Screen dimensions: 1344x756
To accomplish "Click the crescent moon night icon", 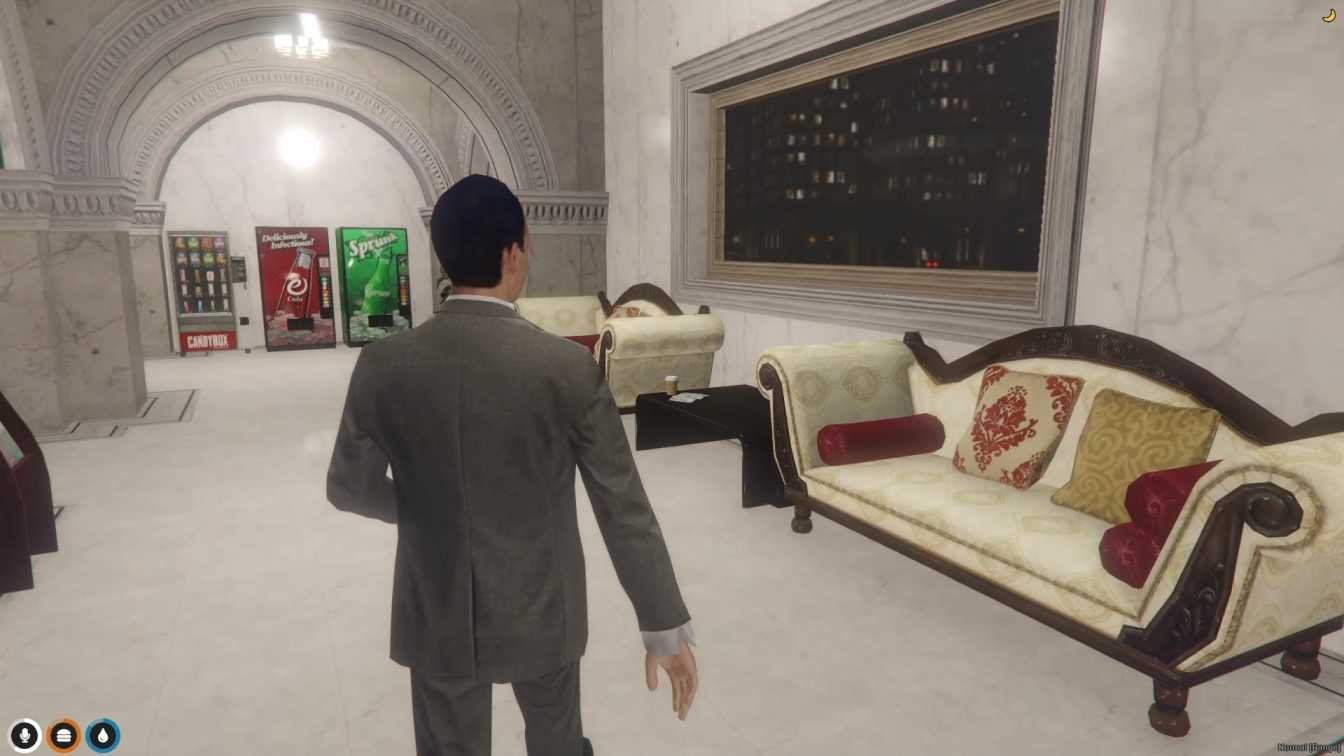I will pyautogui.click(x=1327, y=15).
